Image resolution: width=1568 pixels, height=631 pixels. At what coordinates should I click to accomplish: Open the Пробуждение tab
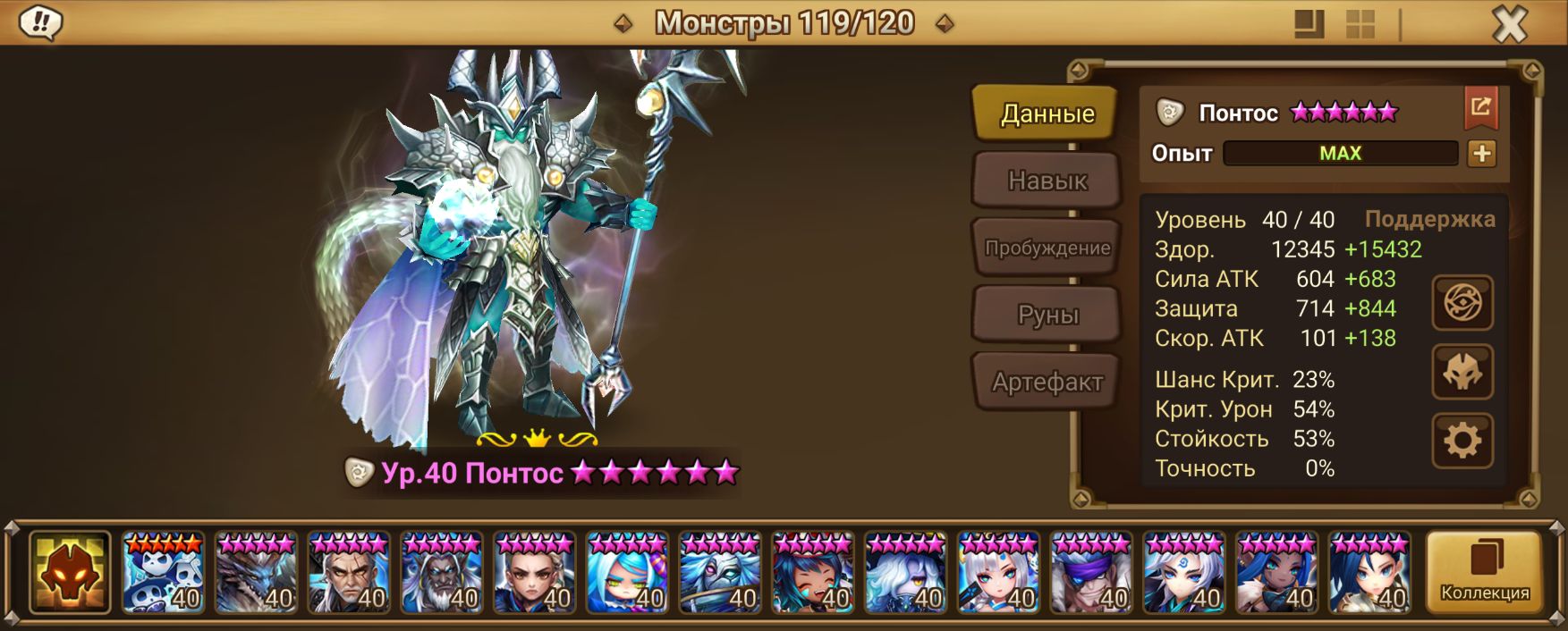coord(1047,248)
